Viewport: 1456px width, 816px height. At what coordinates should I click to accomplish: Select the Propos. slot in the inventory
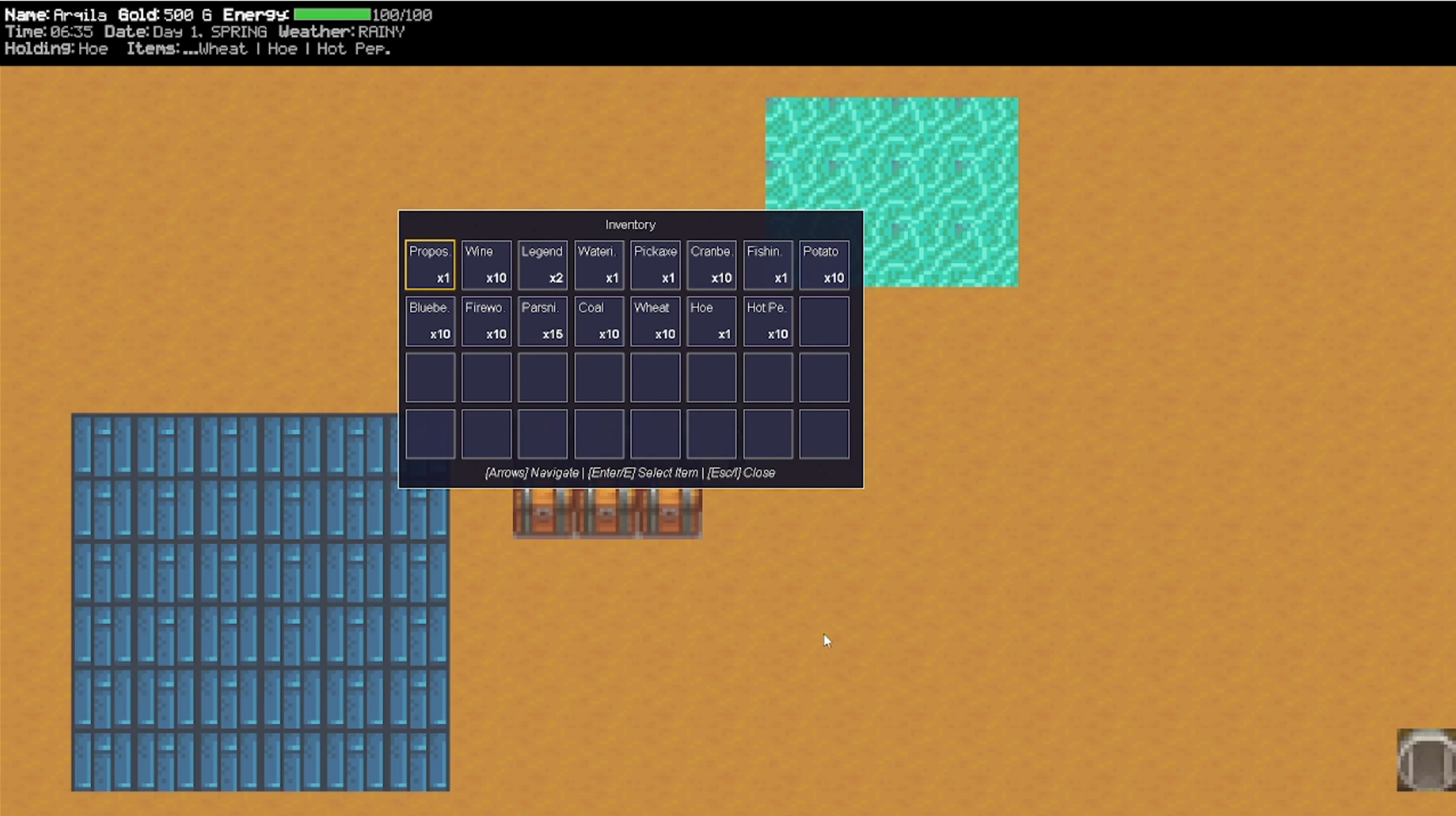[429, 265]
